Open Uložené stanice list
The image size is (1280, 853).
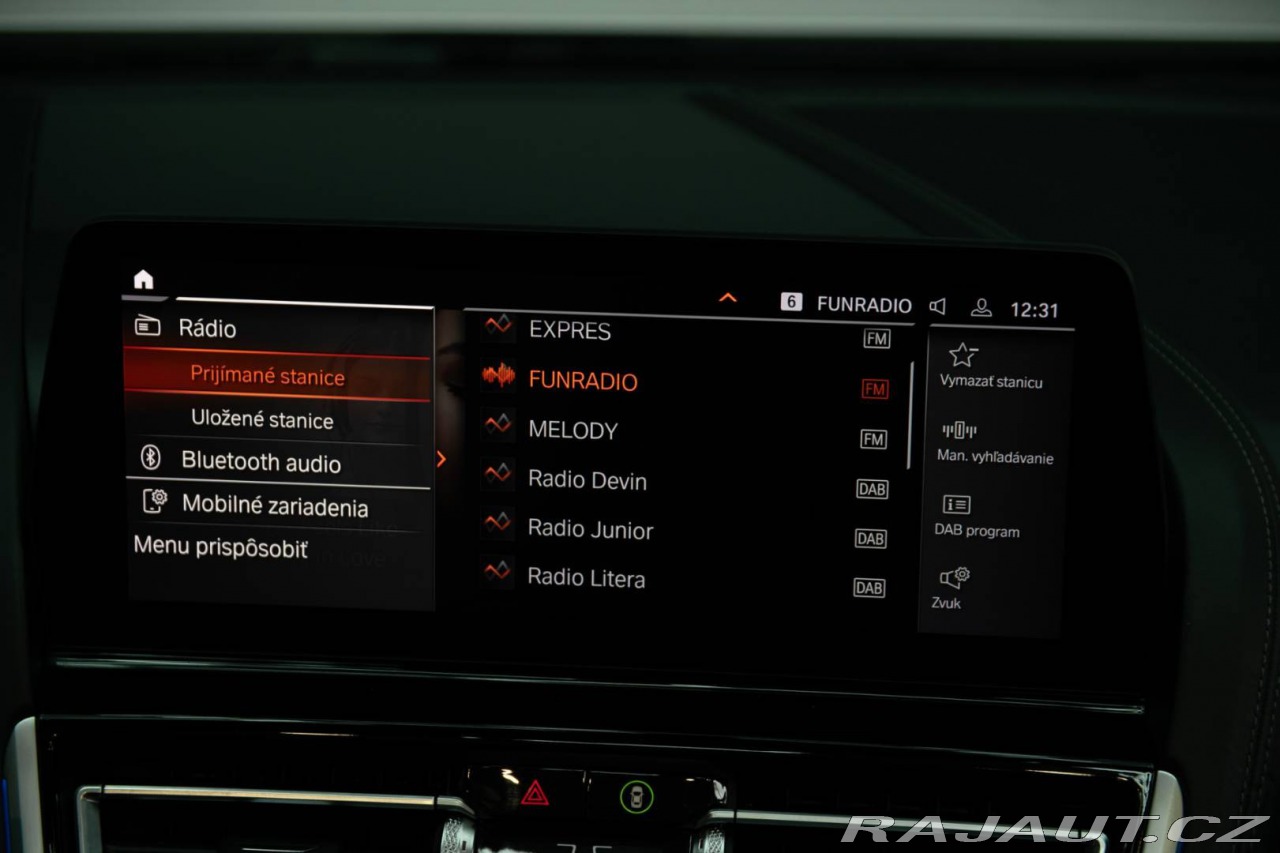pyautogui.click(x=262, y=420)
